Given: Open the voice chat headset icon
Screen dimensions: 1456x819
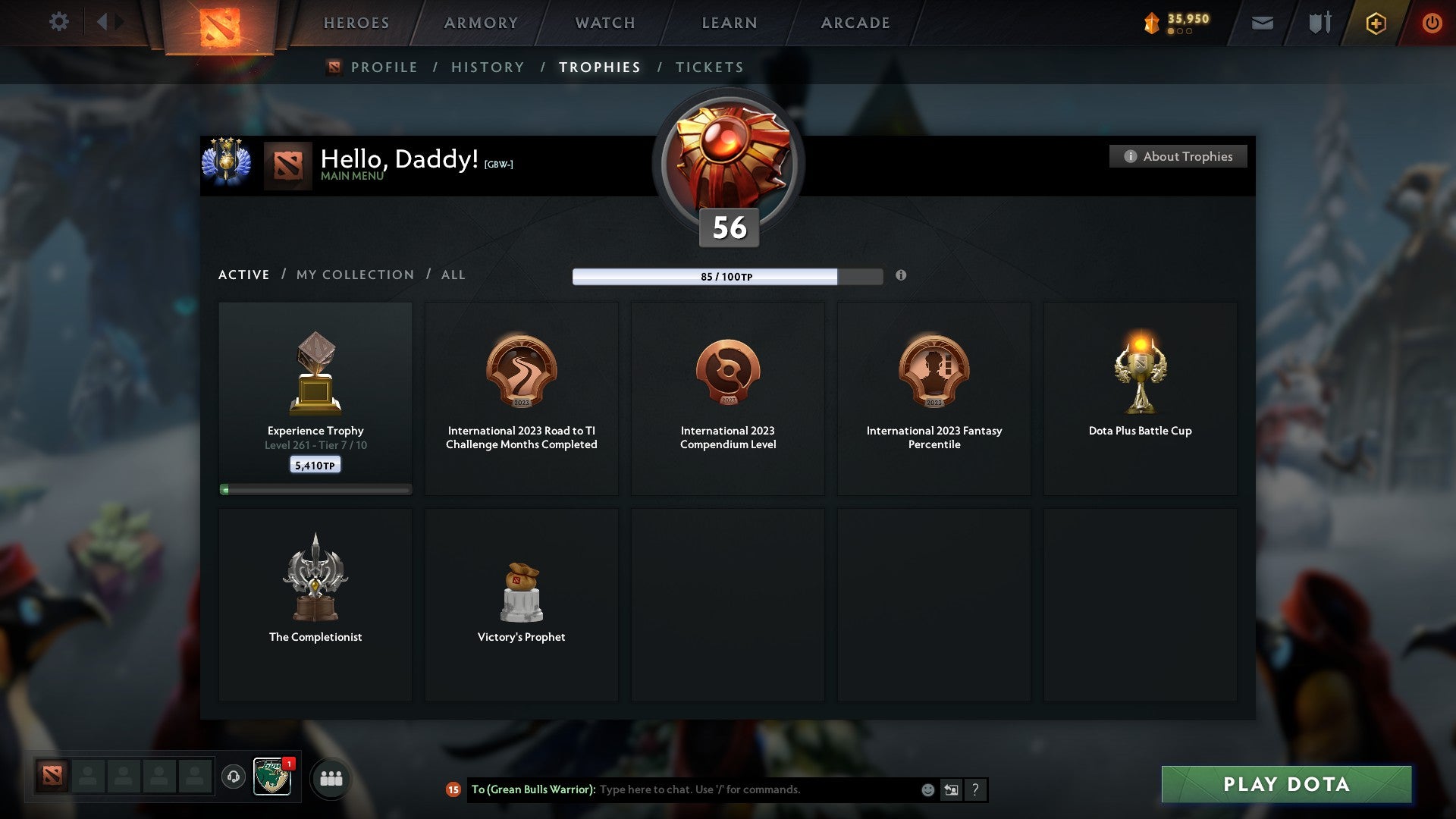Looking at the screenshot, I should (x=233, y=777).
